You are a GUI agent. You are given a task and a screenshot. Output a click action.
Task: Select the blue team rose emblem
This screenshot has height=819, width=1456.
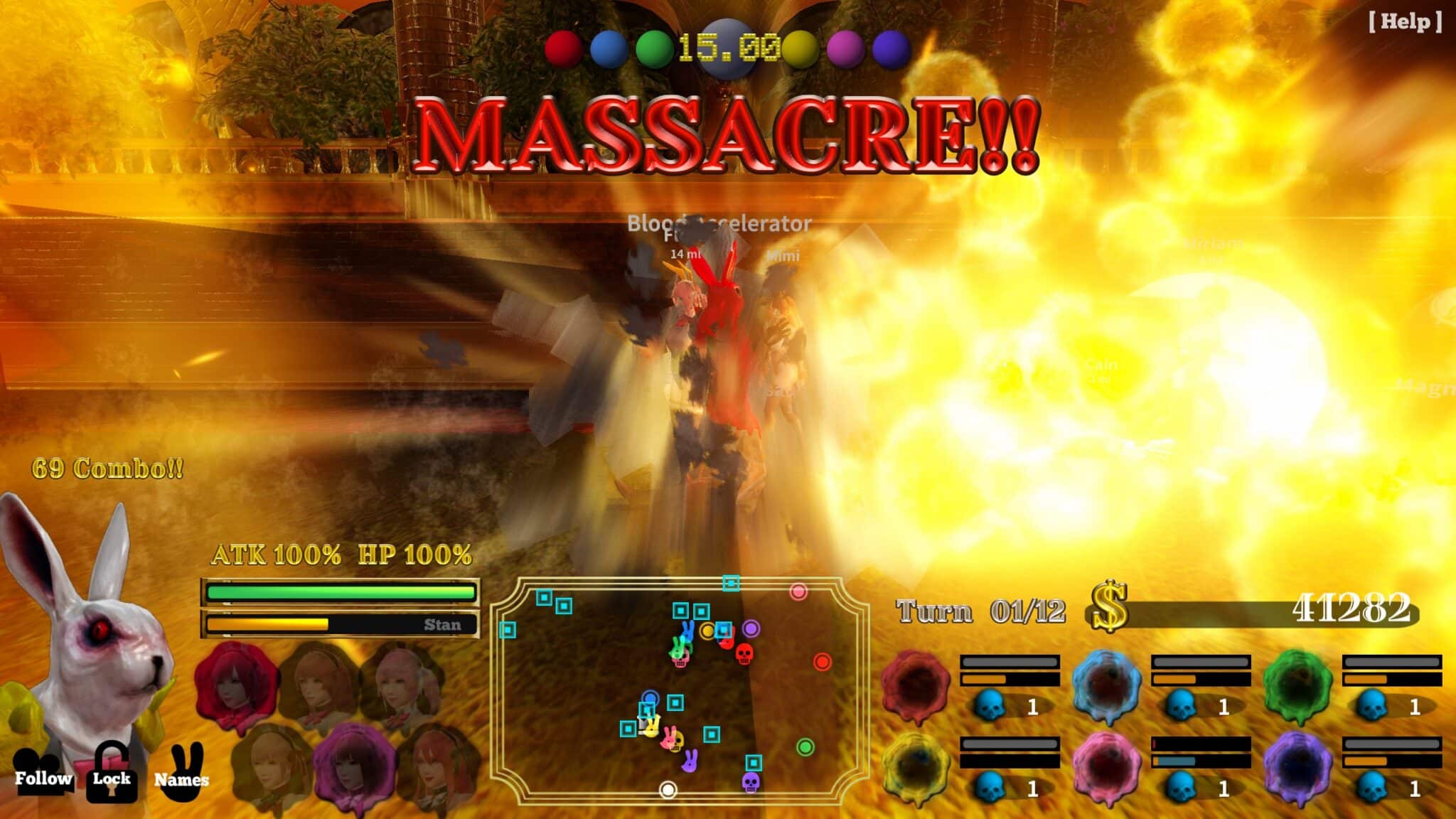1106,685
